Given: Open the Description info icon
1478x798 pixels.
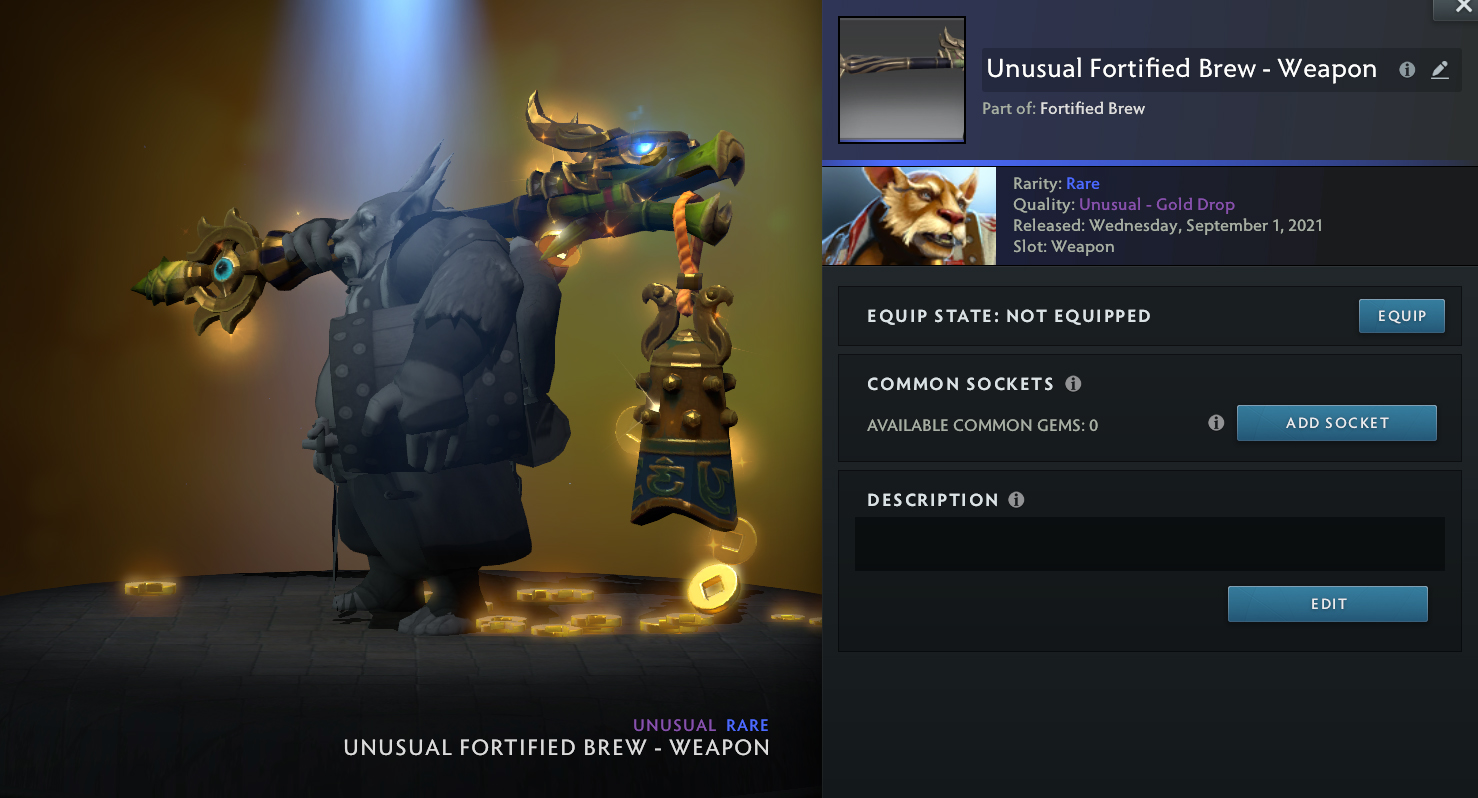Looking at the screenshot, I should click(1016, 500).
